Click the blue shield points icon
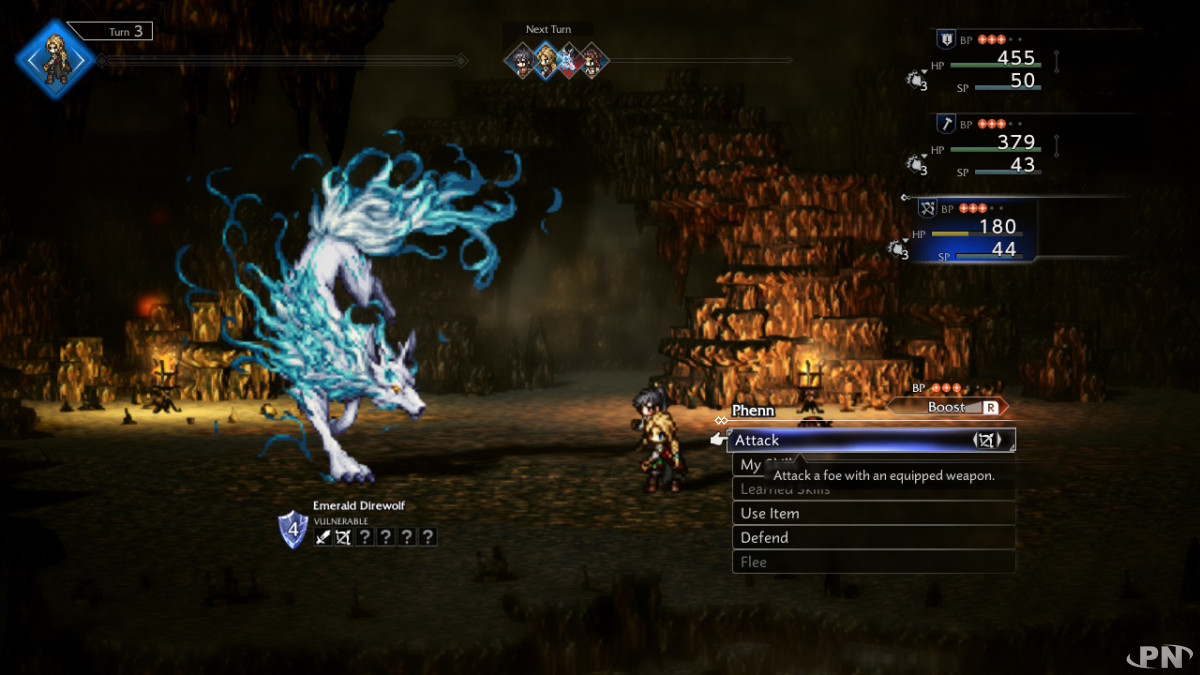The height and width of the screenshot is (675, 1200). (x=292, y=529)
